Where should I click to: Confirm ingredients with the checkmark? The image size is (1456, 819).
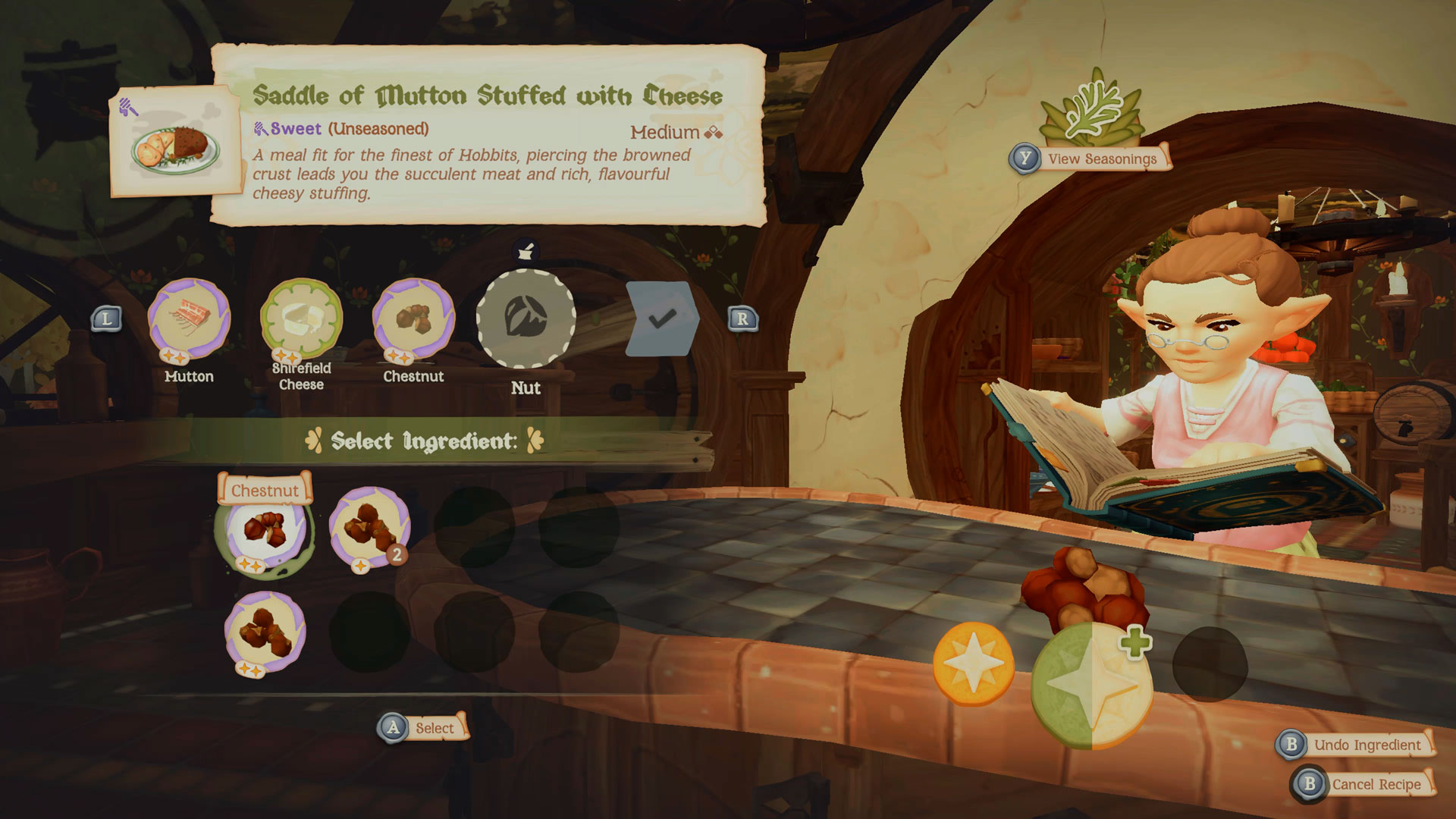coord(661,318)
